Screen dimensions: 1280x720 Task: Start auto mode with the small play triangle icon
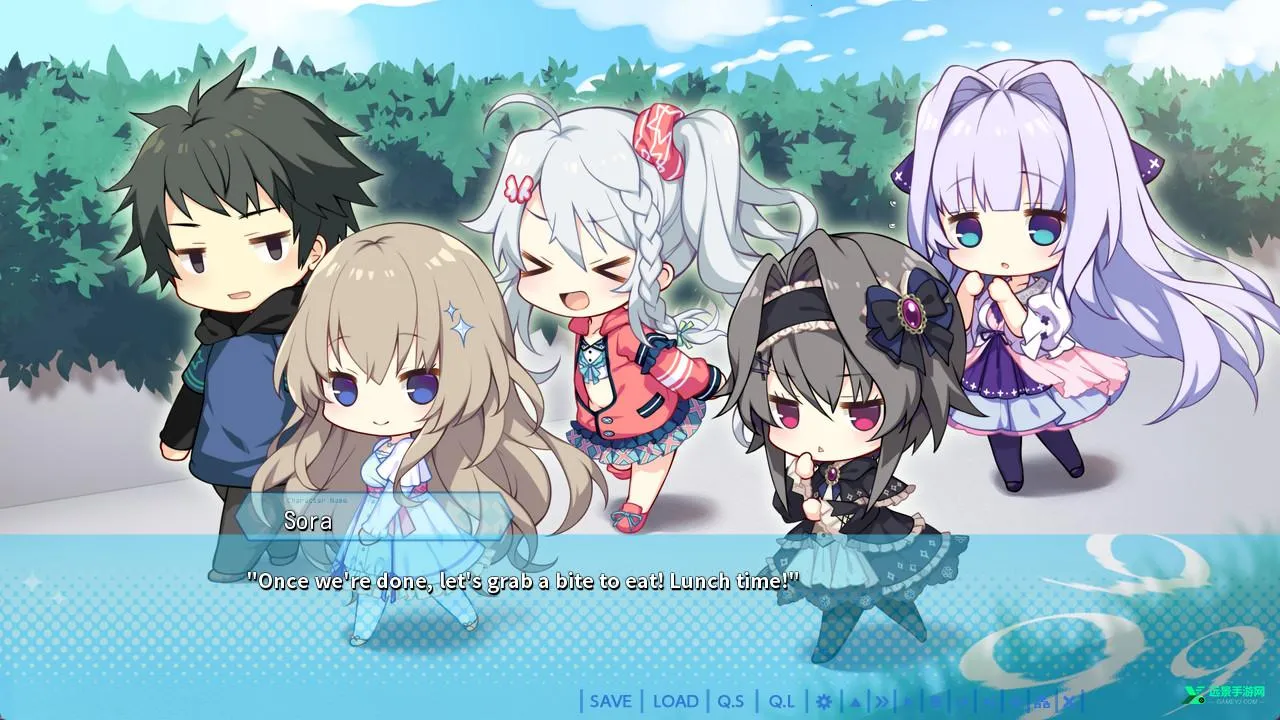(907, 701)
